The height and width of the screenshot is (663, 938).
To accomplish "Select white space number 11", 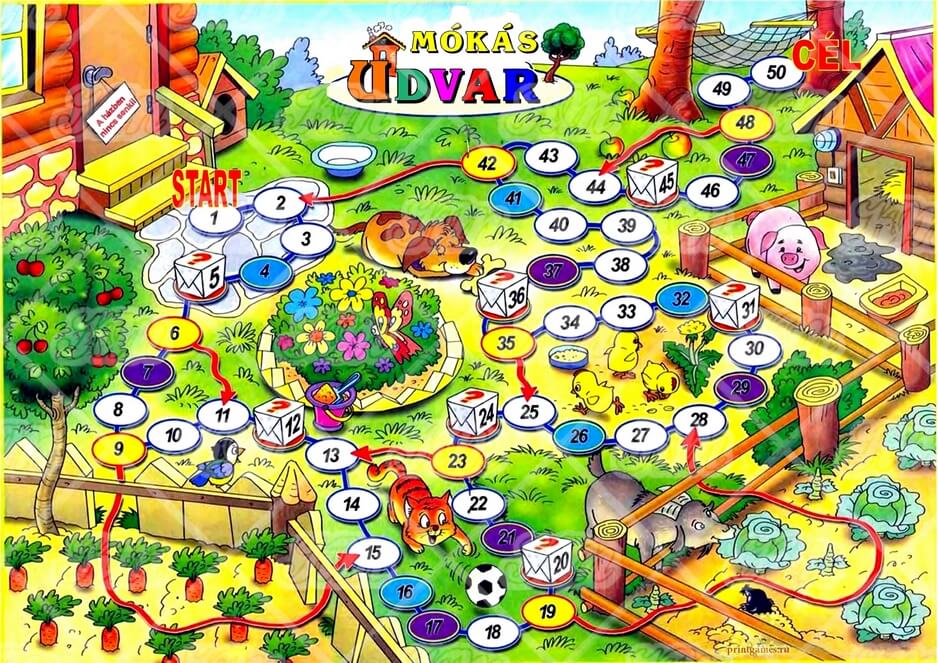I will [222, 412].
